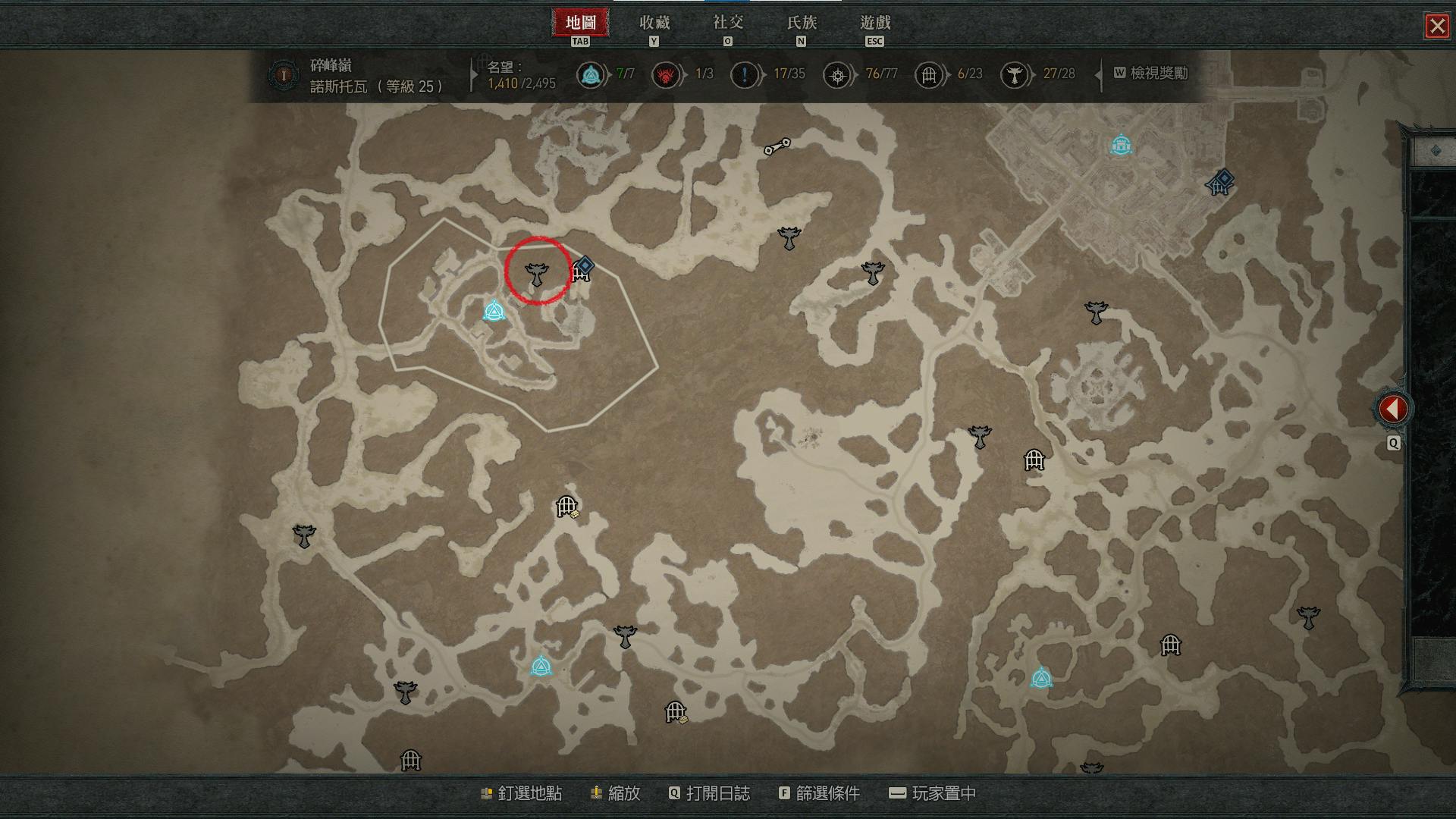Open the 遊戲 game menu tab
Image resolution: width=1456 pixels, height=819 pixels.
click(874, 24)
